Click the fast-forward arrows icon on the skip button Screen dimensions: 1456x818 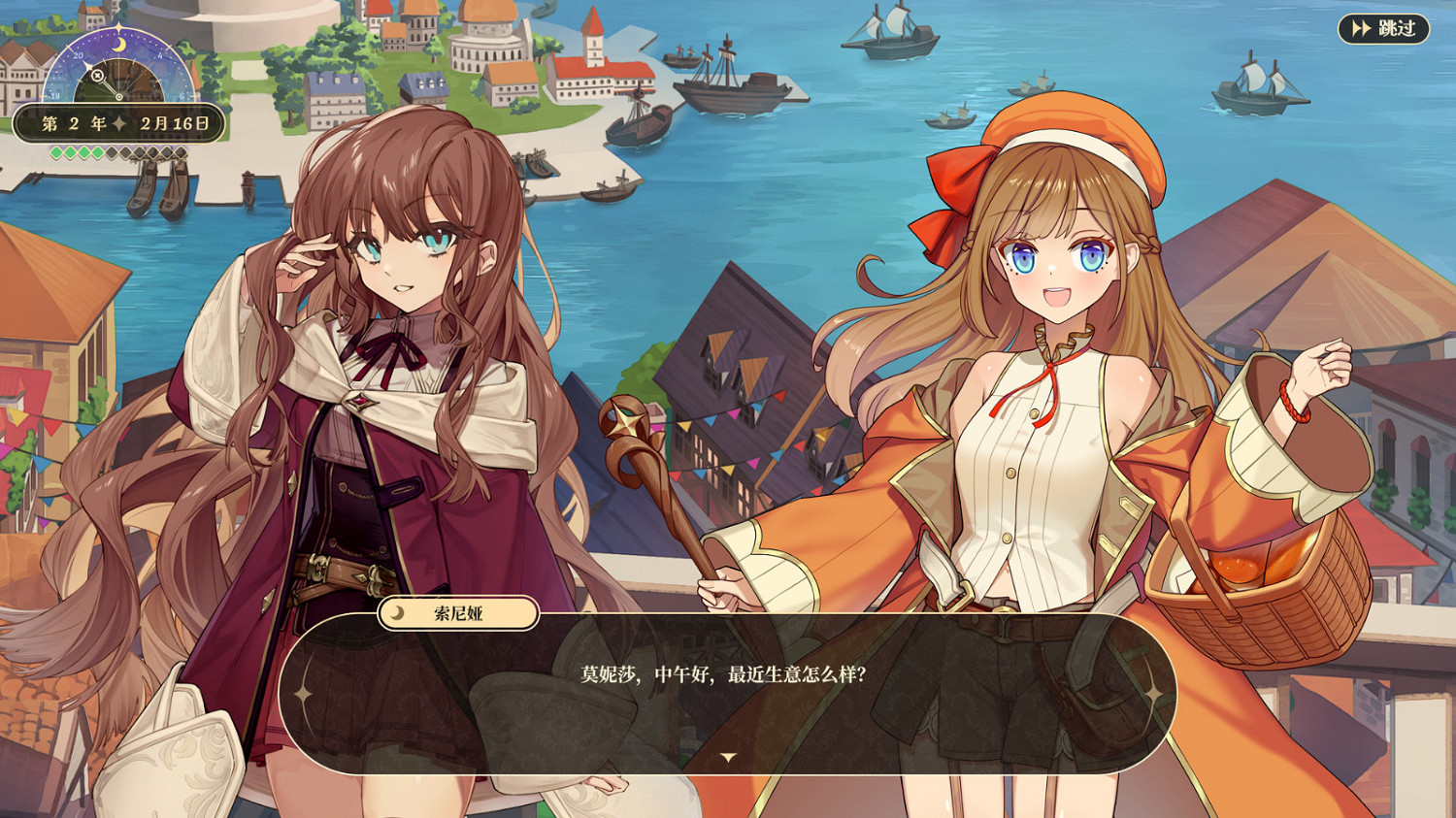(1361, 28)
